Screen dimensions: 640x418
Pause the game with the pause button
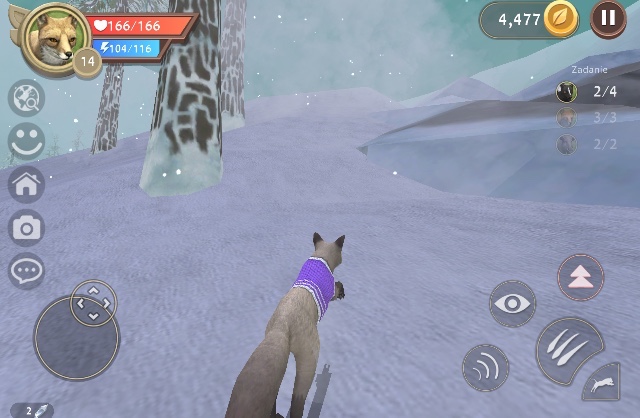pyautogui.click(x=608, y=18)
